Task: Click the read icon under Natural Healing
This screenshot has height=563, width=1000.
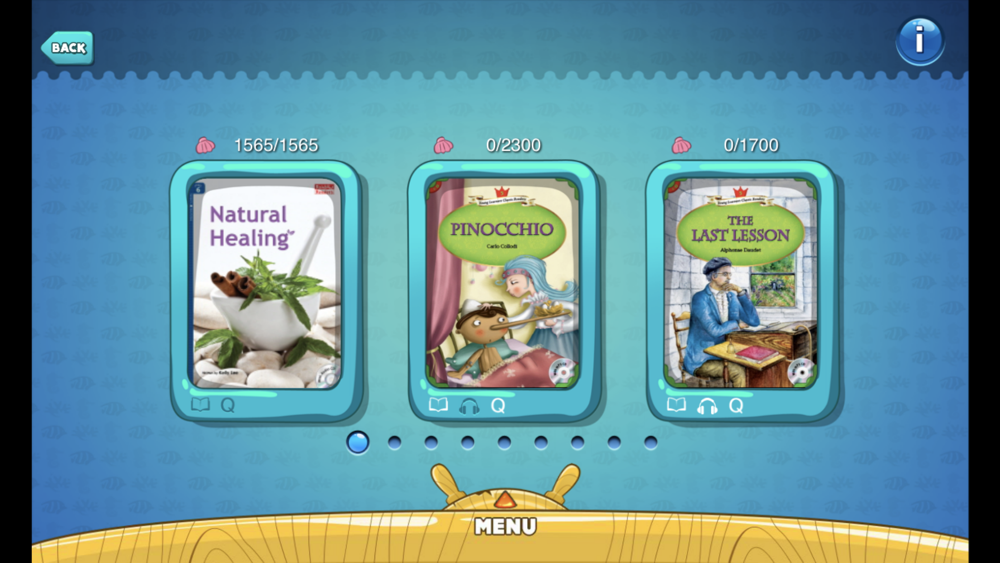Action: point(201,405)
